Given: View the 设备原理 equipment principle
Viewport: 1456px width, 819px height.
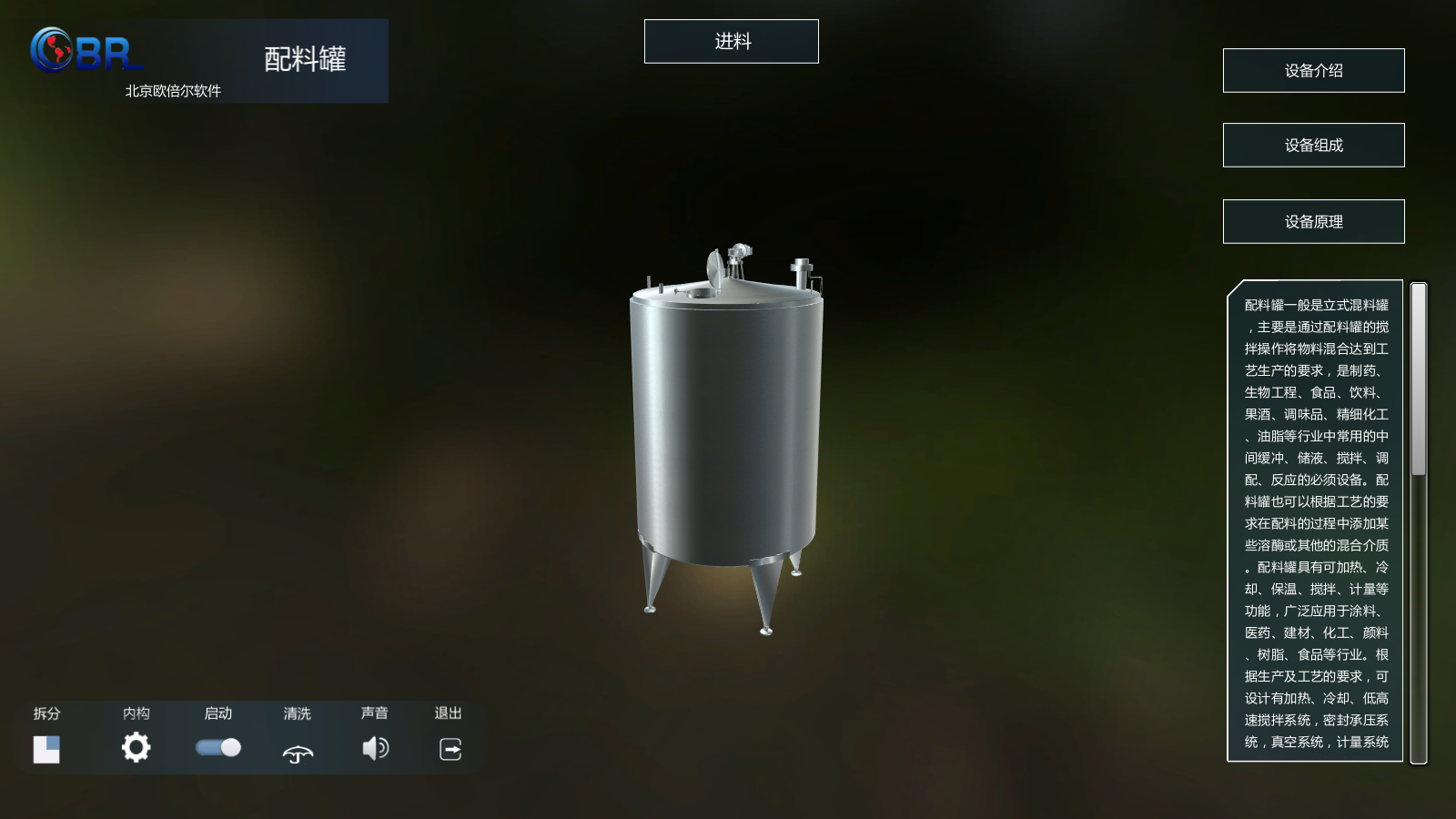Looking at the screenshot, I should click(x=1313, y=222).
